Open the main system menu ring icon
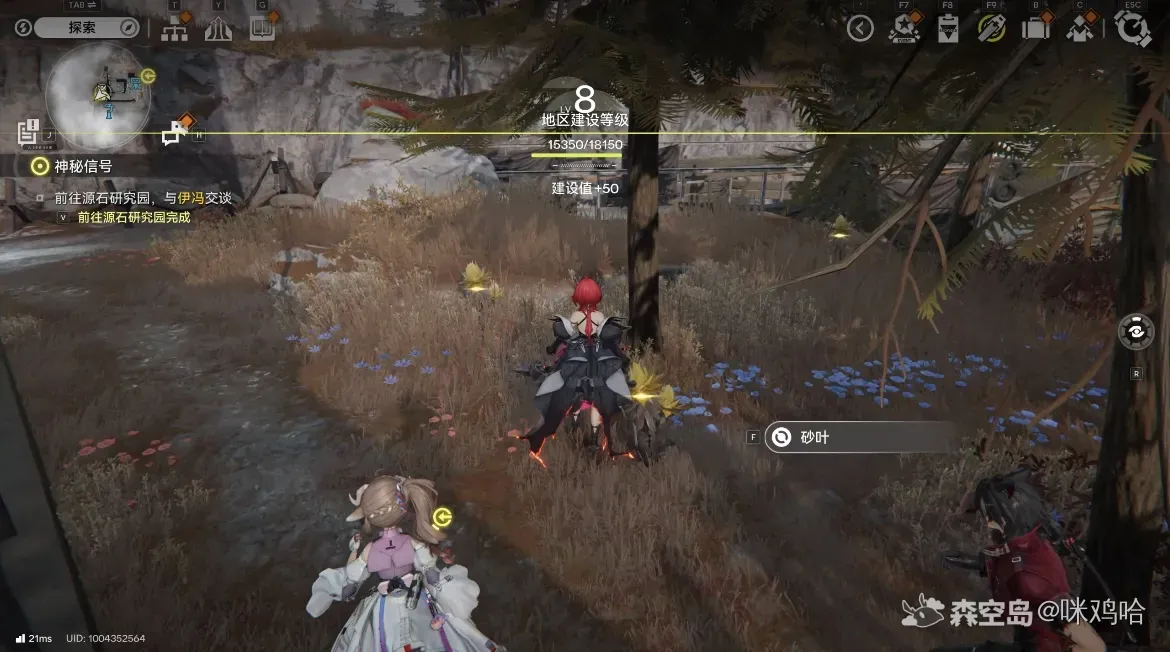Screen dimensions: 1170x652 (1132, 29)
